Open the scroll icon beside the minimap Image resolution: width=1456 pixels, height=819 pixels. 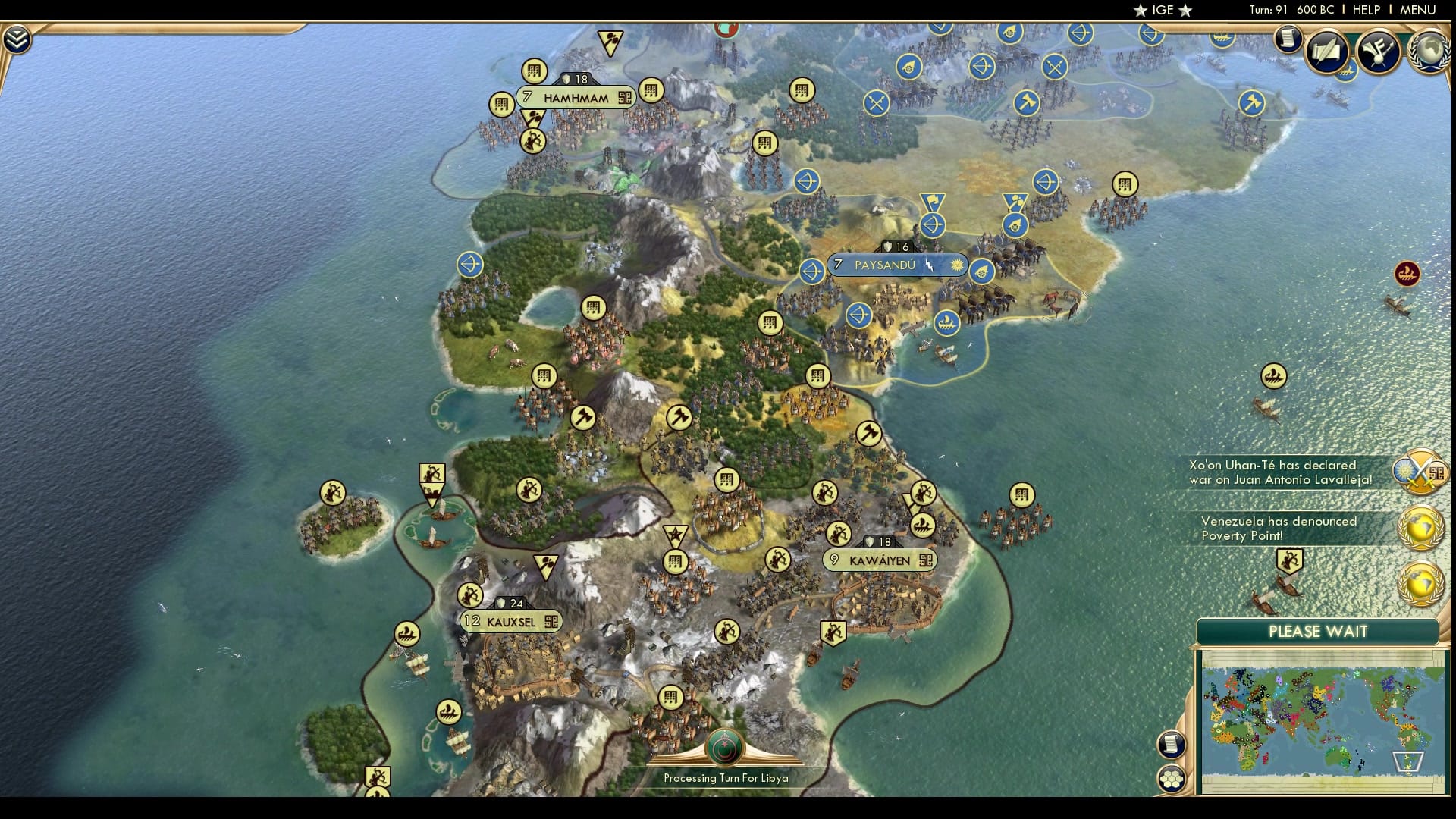click(x=1171, y=743)
